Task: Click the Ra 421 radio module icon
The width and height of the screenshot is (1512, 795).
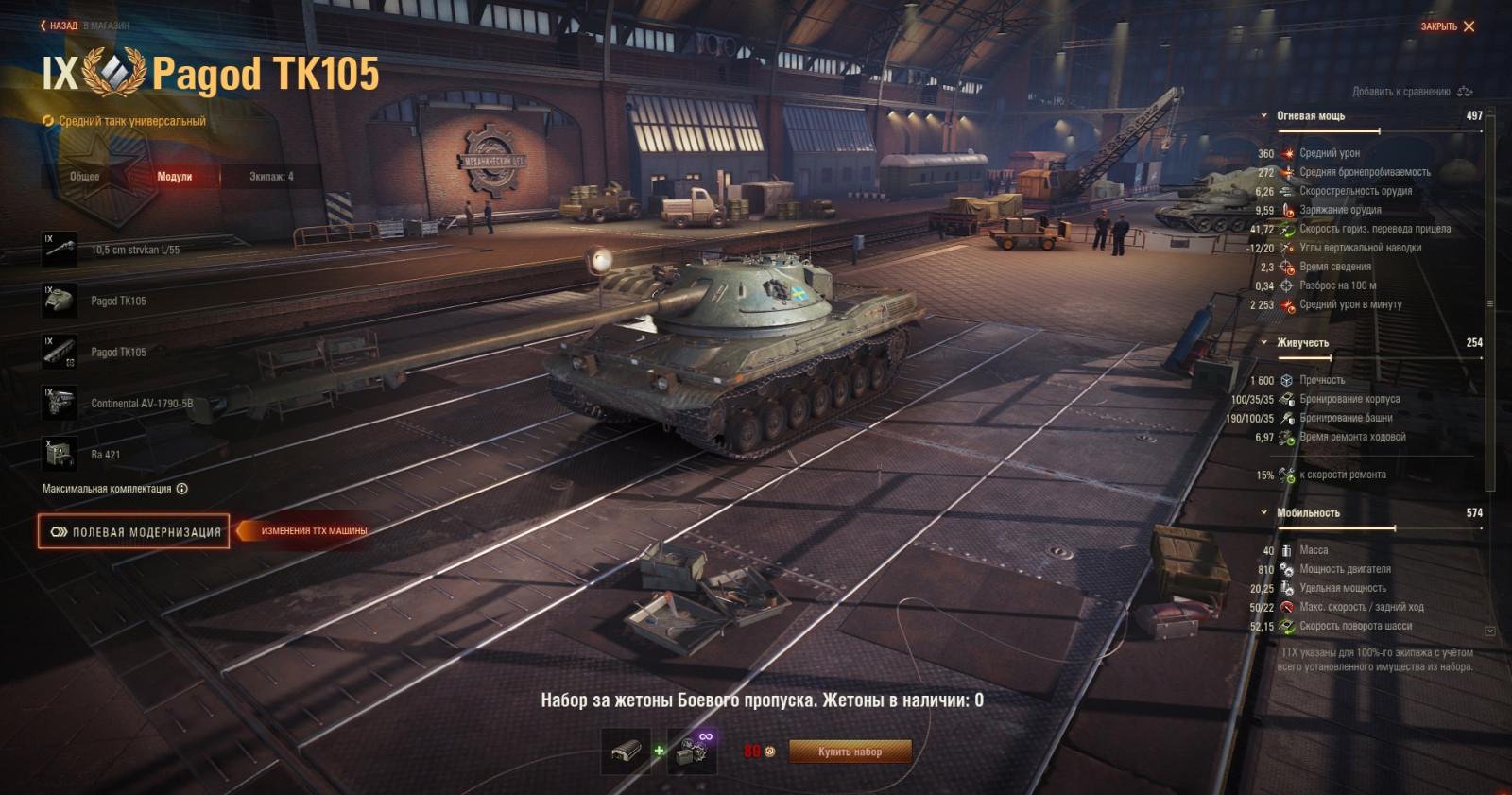Action: pyautogui.click(x=59, y=455)
